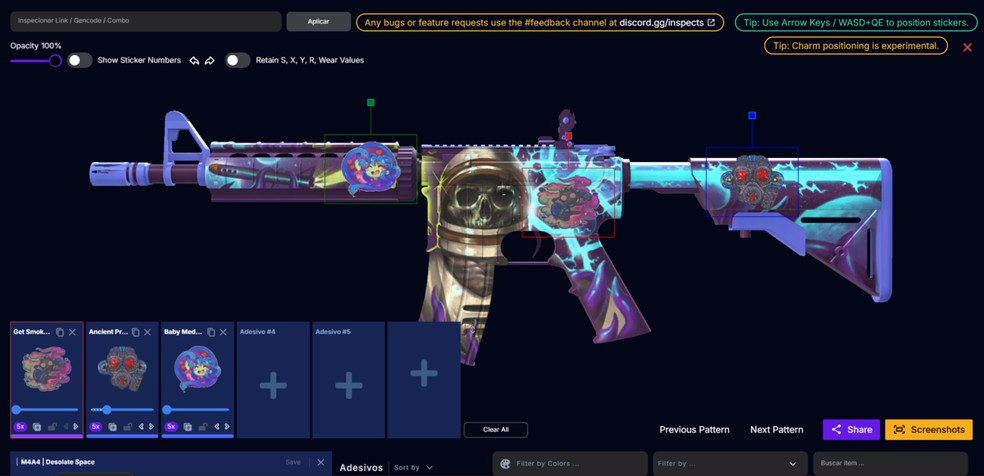Open the Sort by dropdown
984x476 pixels.
click(414, 467)
